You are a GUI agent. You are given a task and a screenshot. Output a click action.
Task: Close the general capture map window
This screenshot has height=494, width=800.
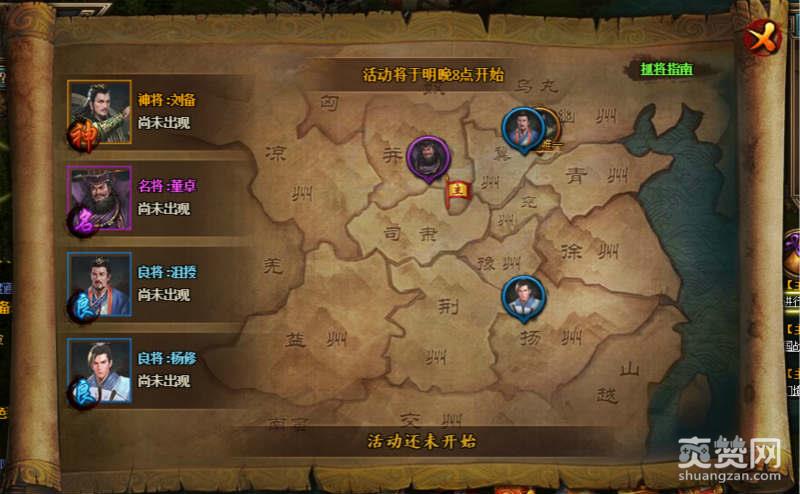[762, 39]
